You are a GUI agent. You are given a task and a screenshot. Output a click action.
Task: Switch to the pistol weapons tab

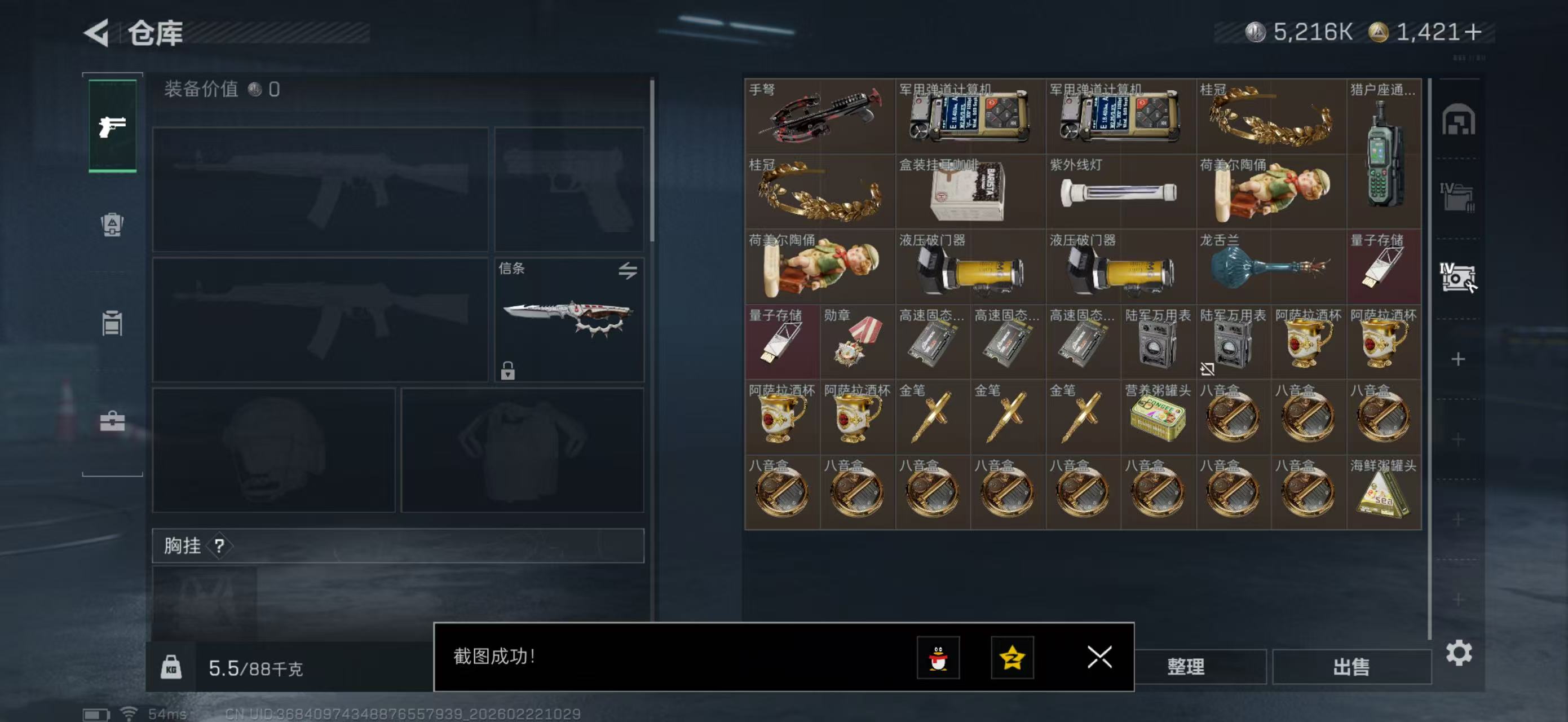(x=113, y=126)
